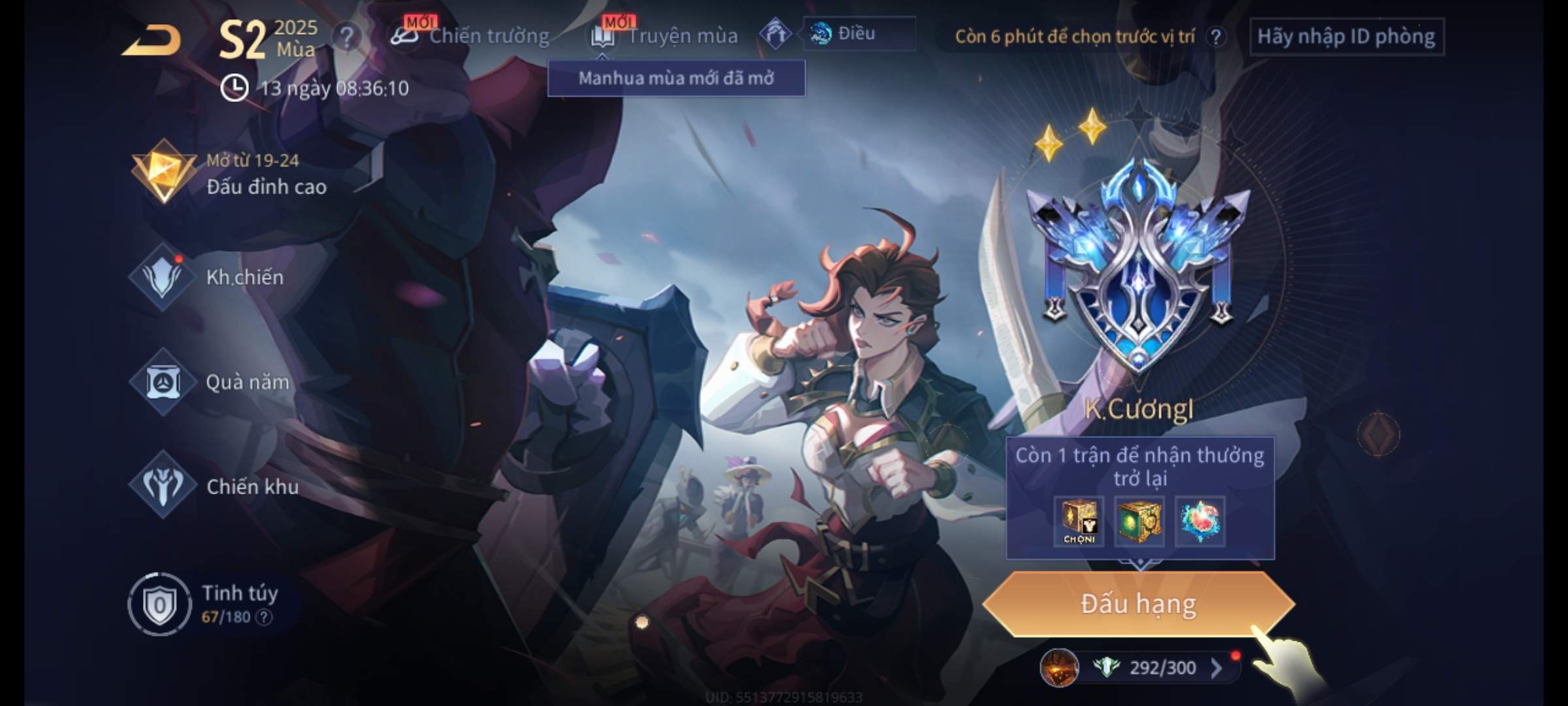This screenshot has width=1568, height=706.
Task: Open the season S2 help question mark
Action: pyautogui.click(x=347, y=38)
